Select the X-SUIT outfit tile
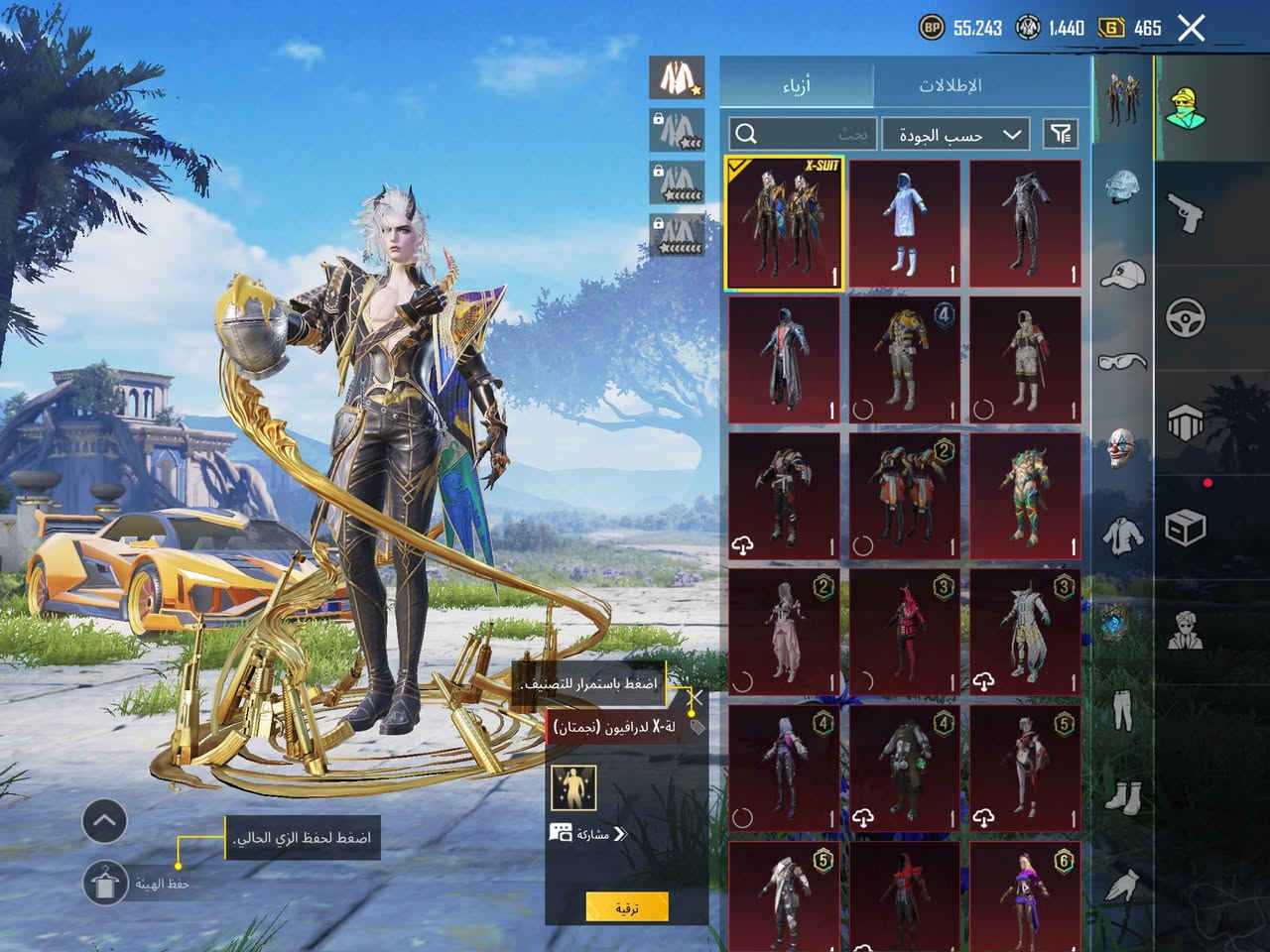 pos(784,223)
